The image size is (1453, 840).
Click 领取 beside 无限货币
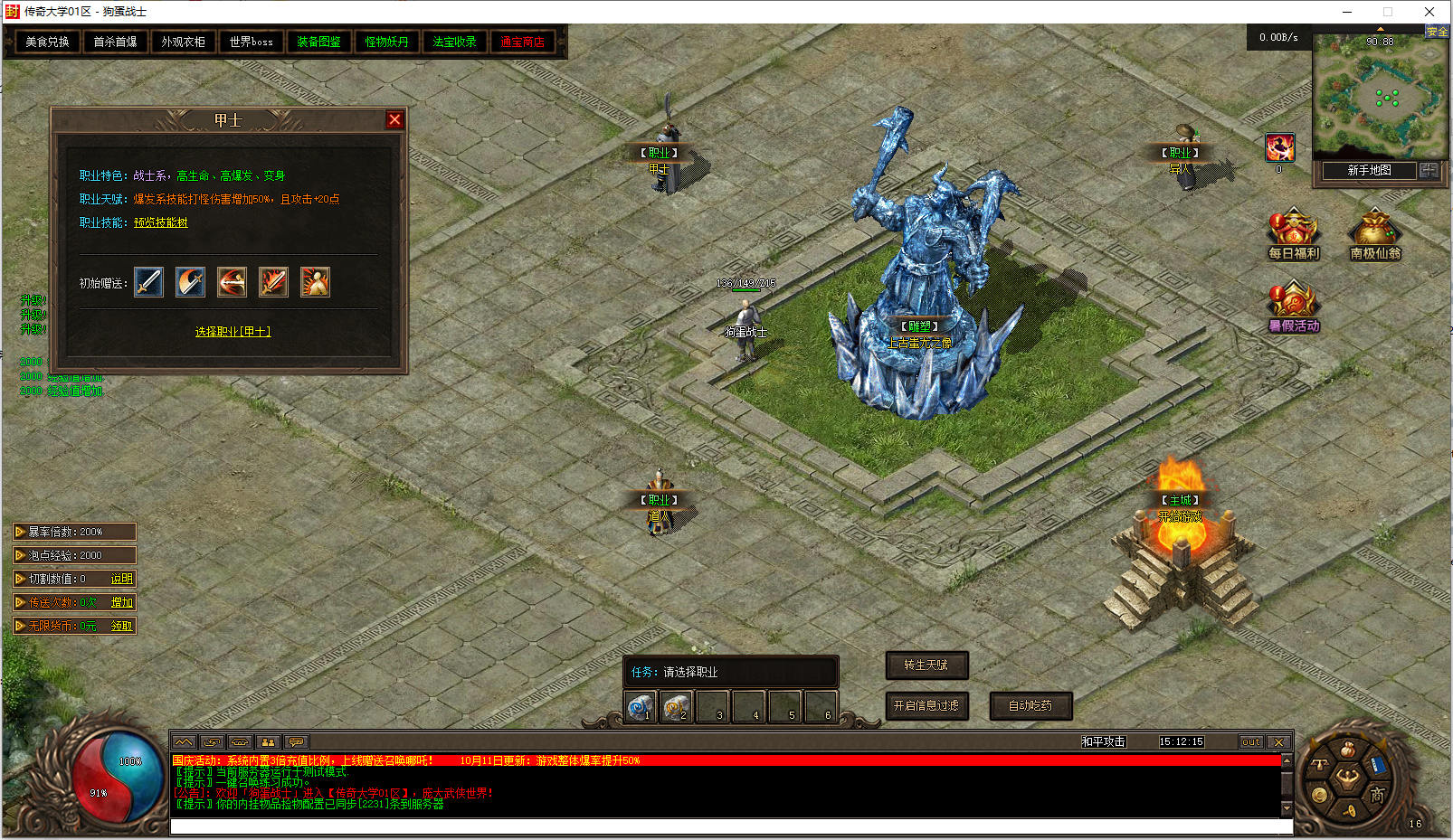tap(121, 626)
